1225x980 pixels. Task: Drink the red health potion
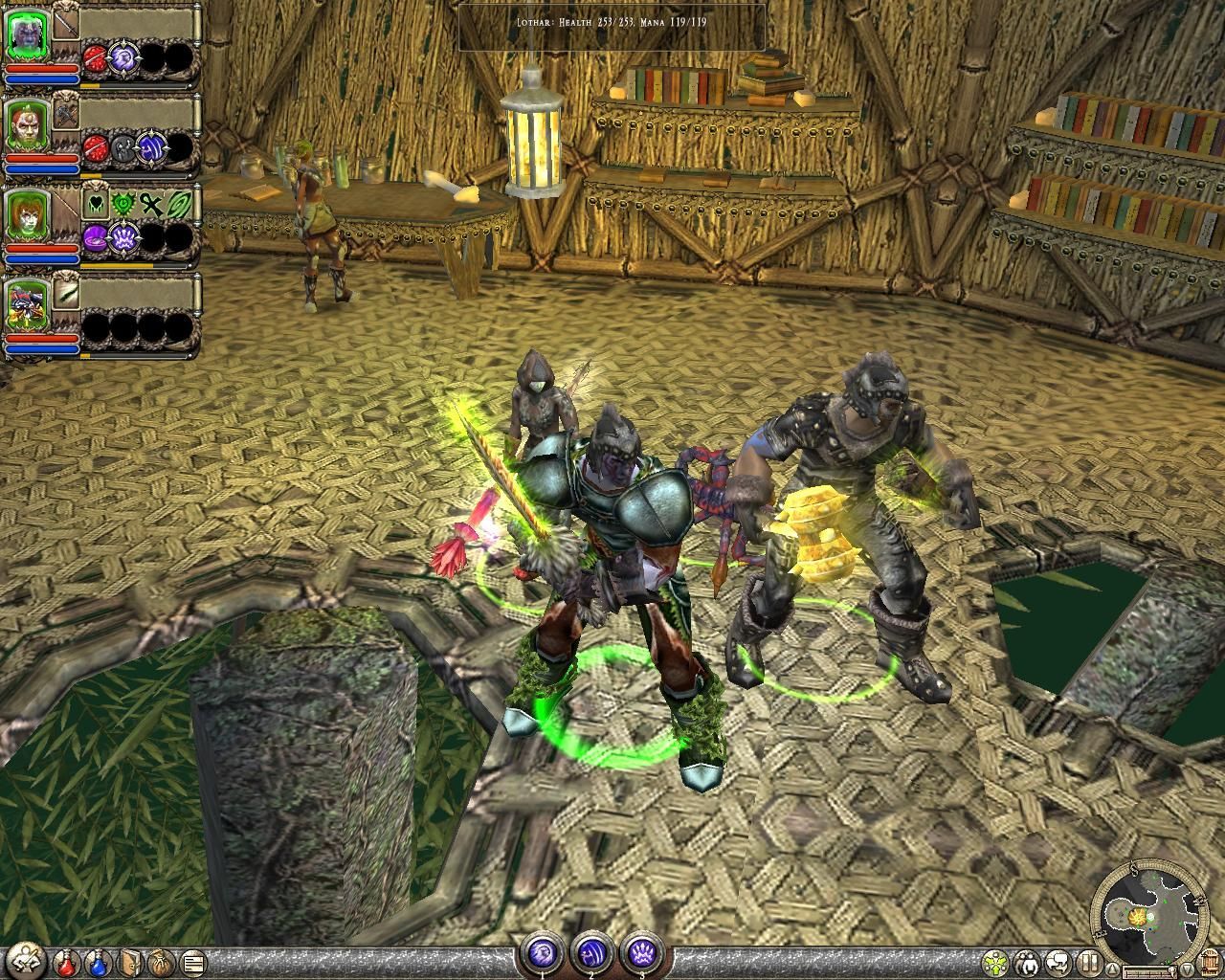[x=67, y=961]
